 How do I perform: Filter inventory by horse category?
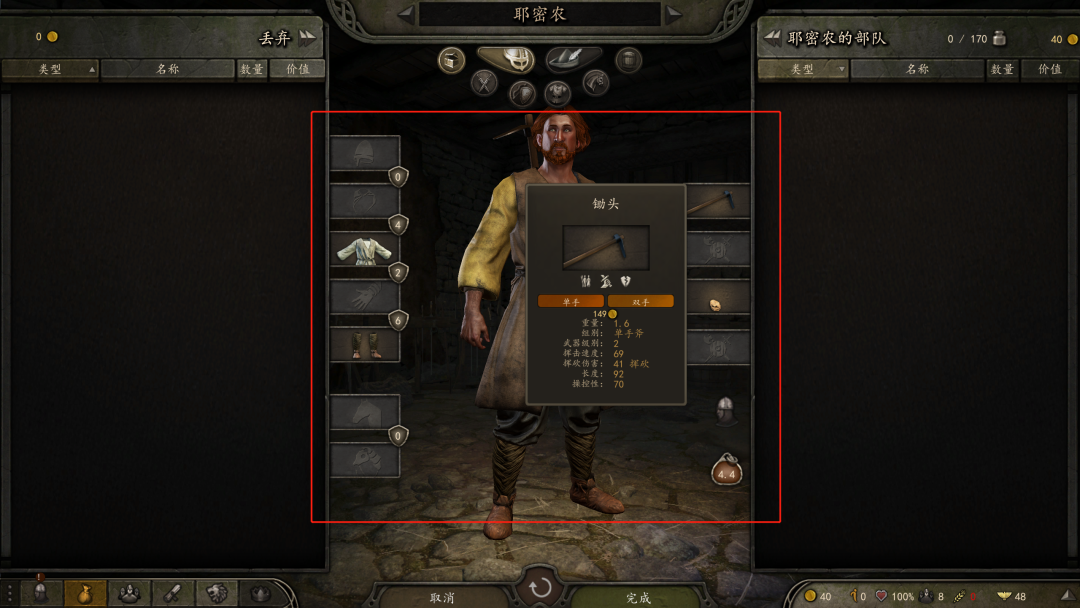[x=596, y=83]
